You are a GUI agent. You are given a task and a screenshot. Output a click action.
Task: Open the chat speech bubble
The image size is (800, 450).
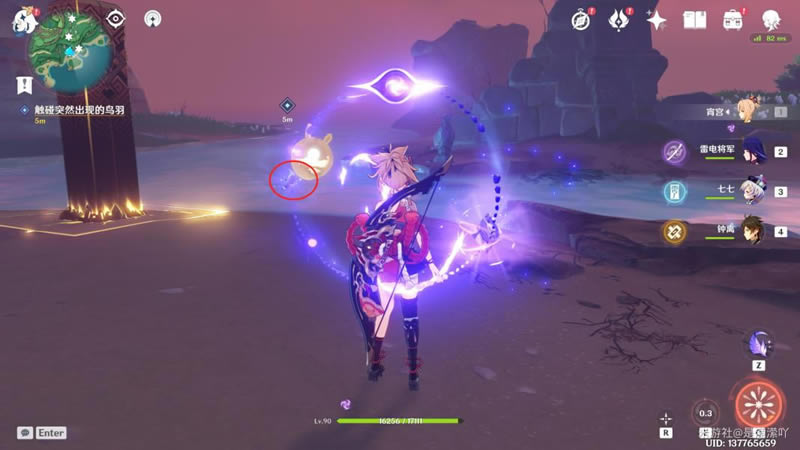(x=24, y=433)
